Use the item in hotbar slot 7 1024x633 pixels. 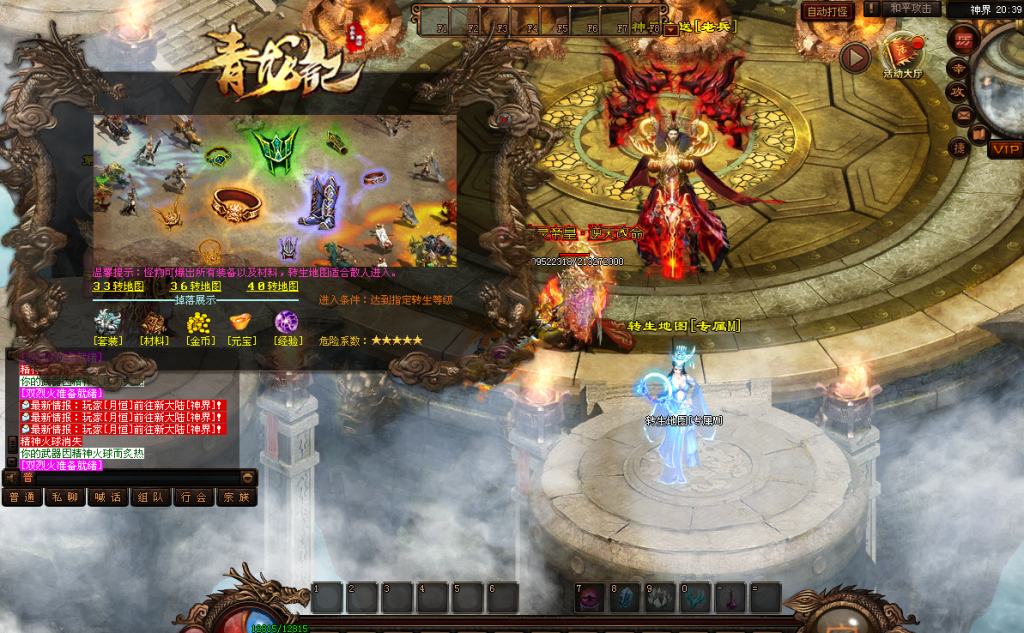point(590,598)
